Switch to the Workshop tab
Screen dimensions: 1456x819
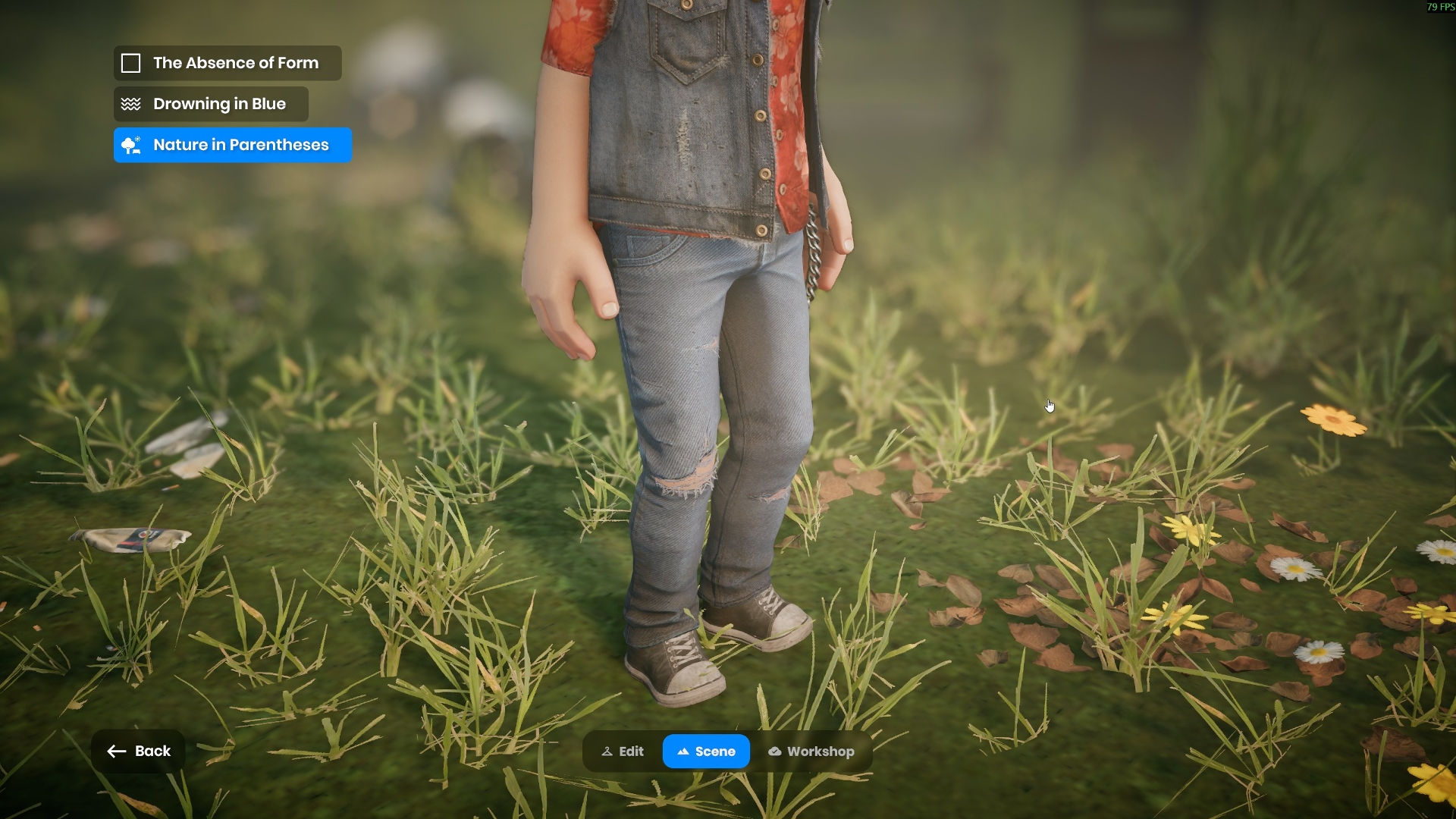point(811,752)
